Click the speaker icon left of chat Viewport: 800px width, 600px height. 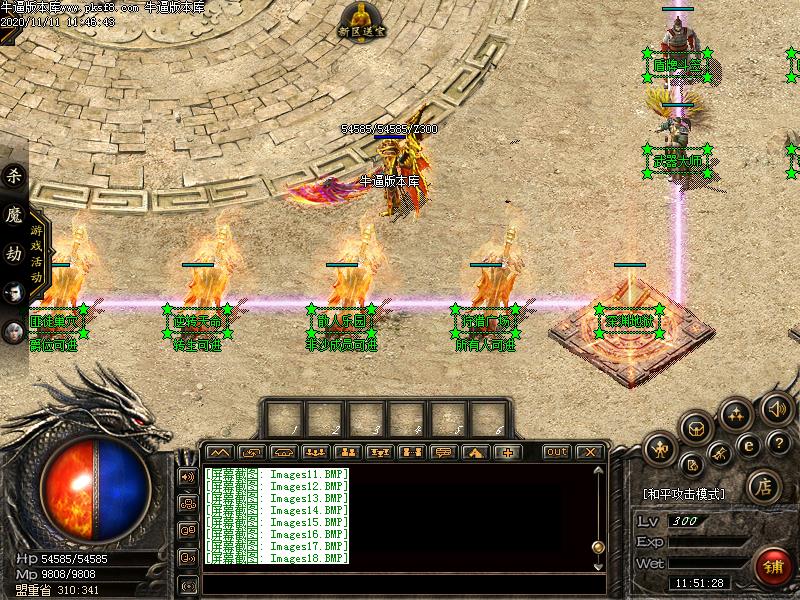click(187, 477)
